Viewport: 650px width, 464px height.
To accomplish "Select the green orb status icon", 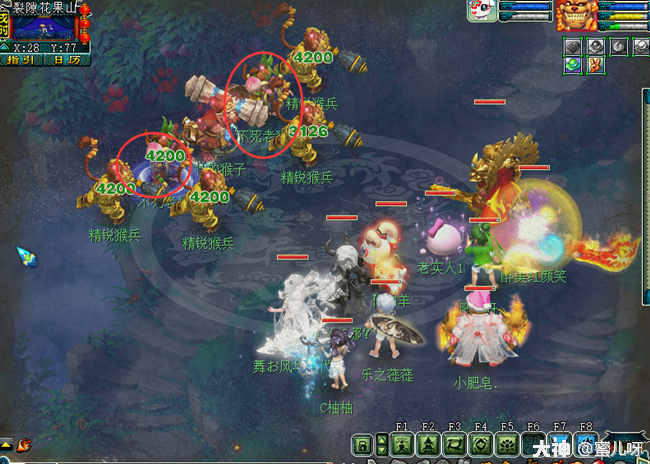I will tap(573, 65).
